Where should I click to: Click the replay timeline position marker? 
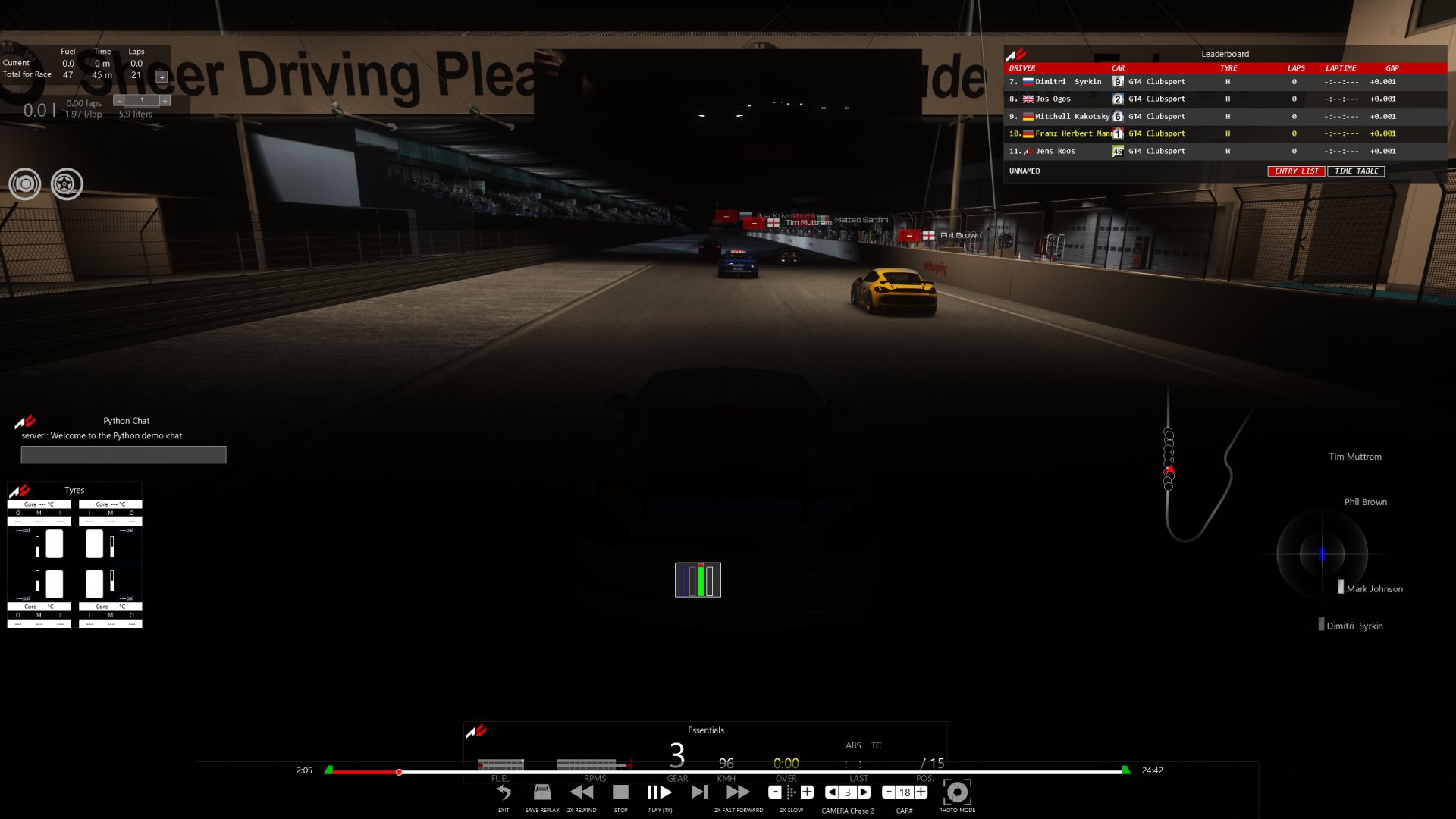click(x=399, y=772)
